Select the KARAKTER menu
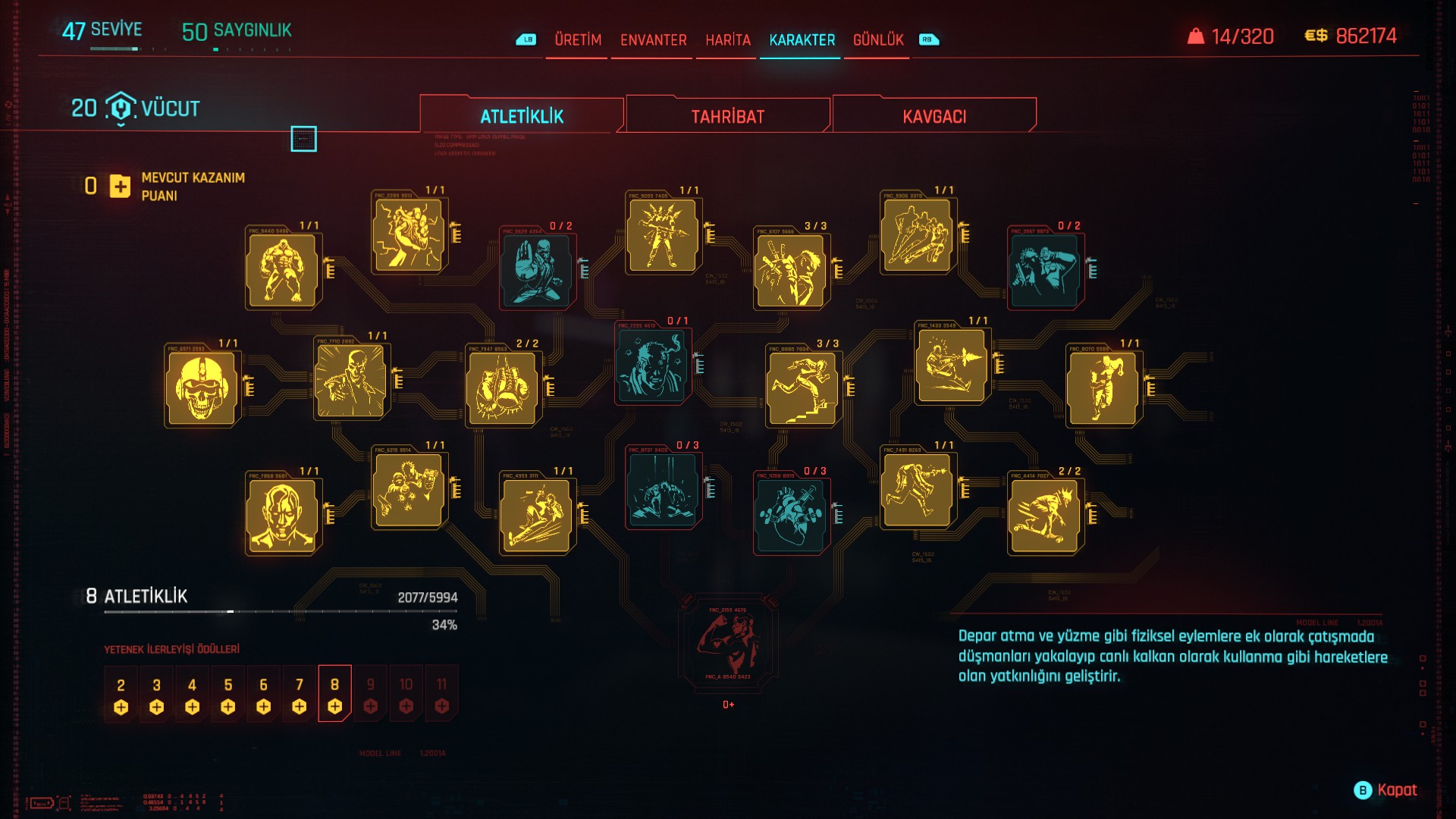The image size is (1456, 819). (802, 39)
